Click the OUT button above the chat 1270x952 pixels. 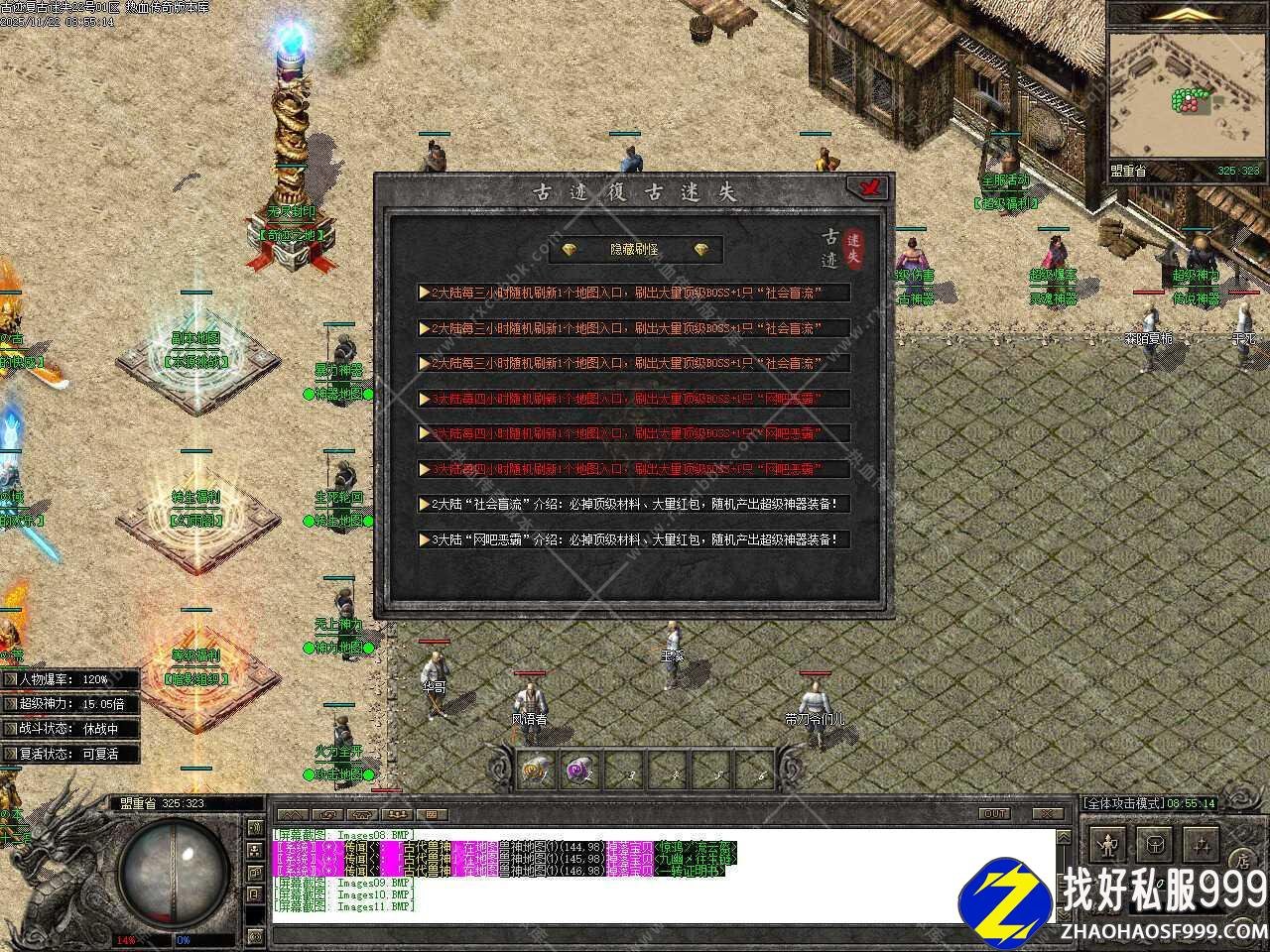(x=994, y=813)
